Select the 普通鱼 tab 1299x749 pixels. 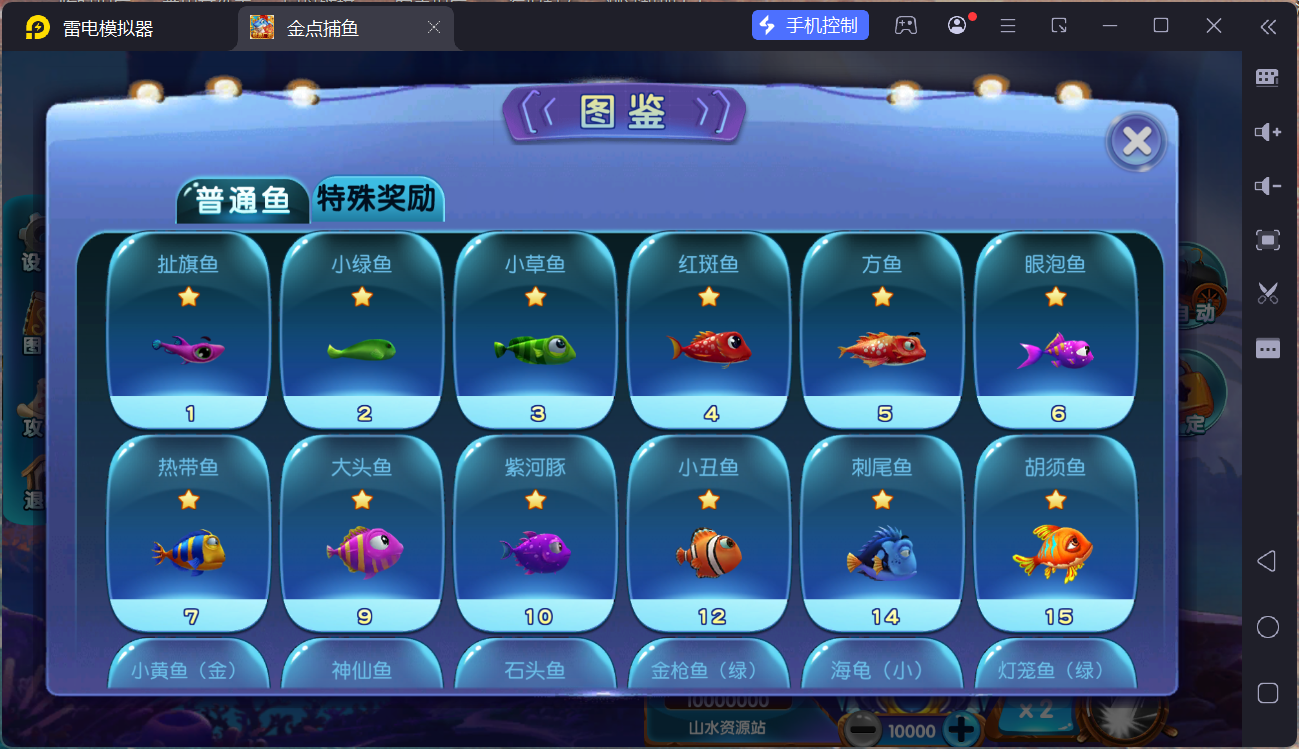[243, 200]
